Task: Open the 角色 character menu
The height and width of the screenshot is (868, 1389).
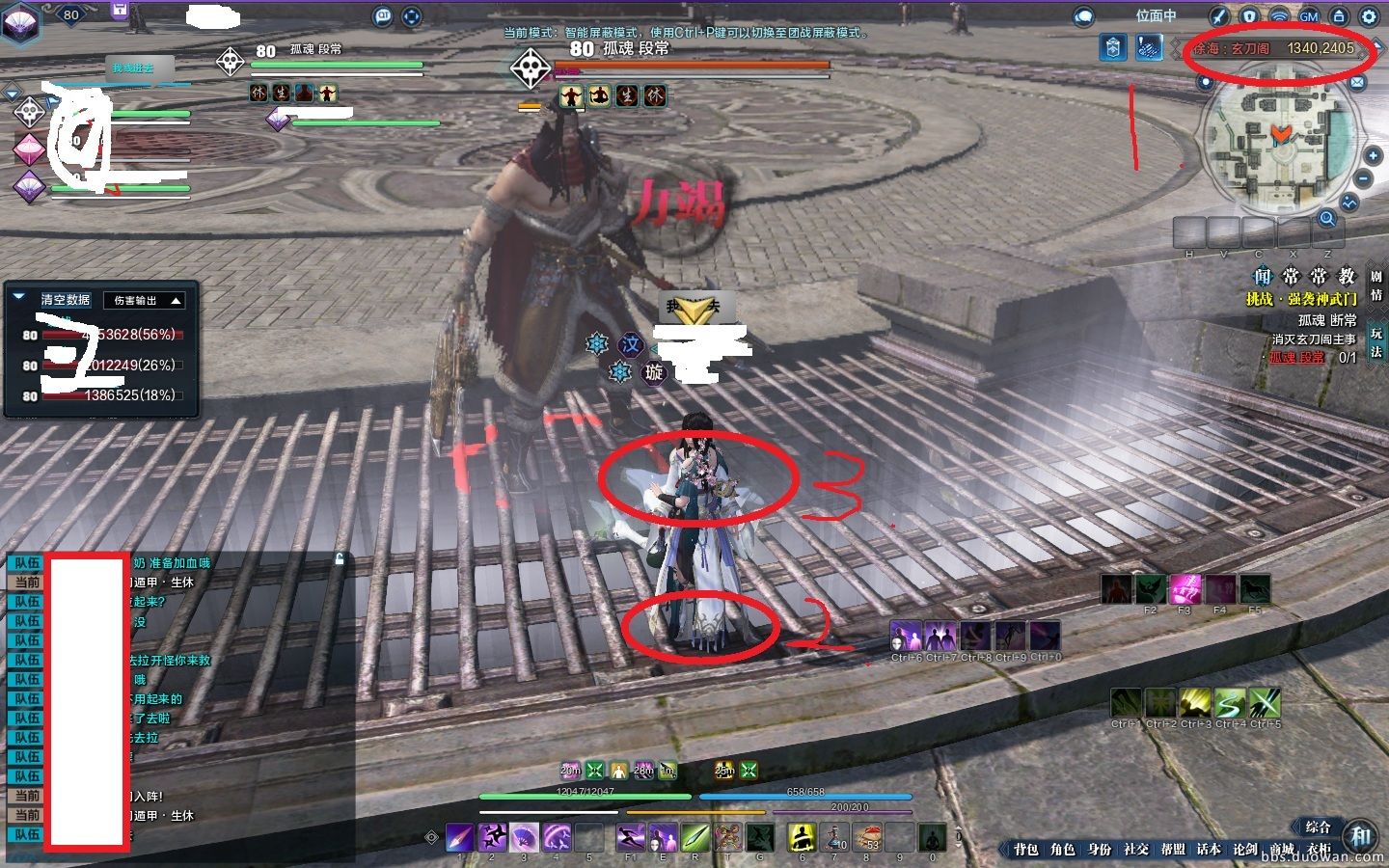Action: (1062, 849)
